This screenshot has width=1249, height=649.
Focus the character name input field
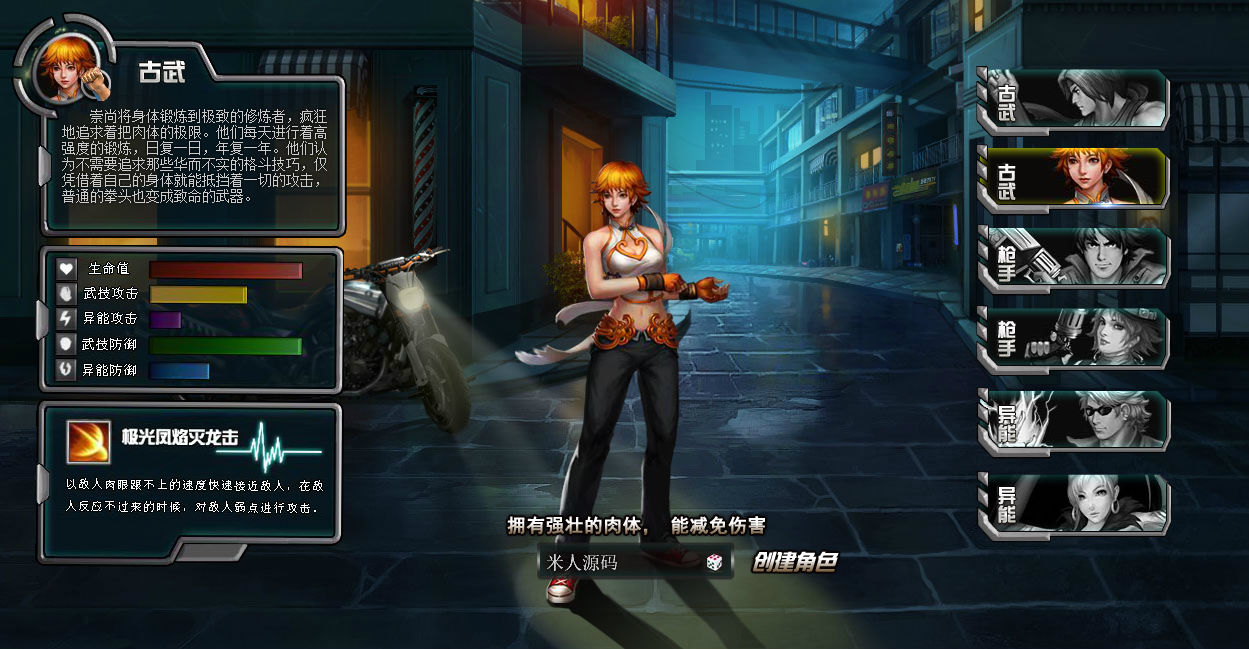pos(620,563)
